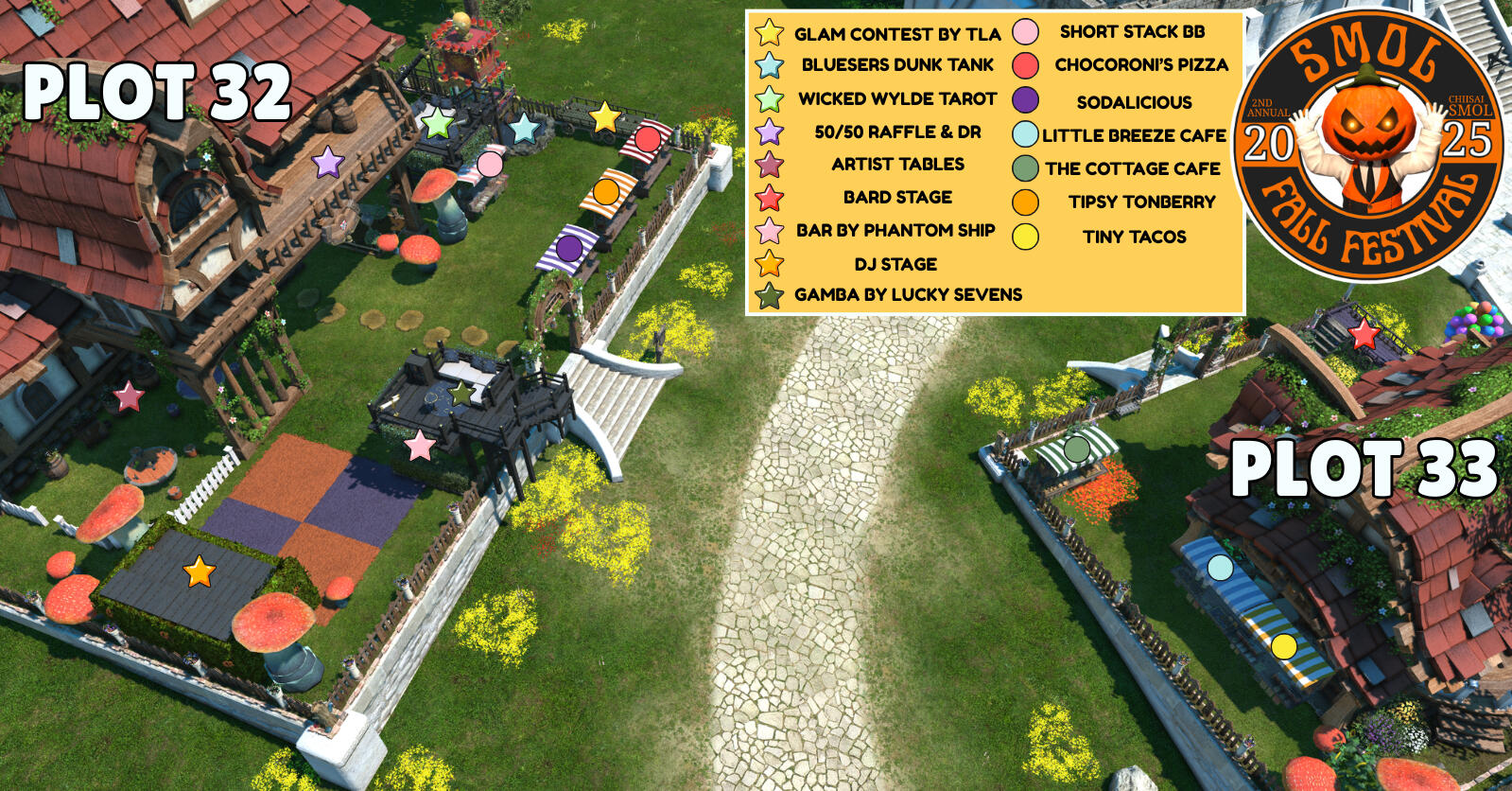Click the Smol Fall Festival 2025 pumpkin logo

tap(1367, 144)
